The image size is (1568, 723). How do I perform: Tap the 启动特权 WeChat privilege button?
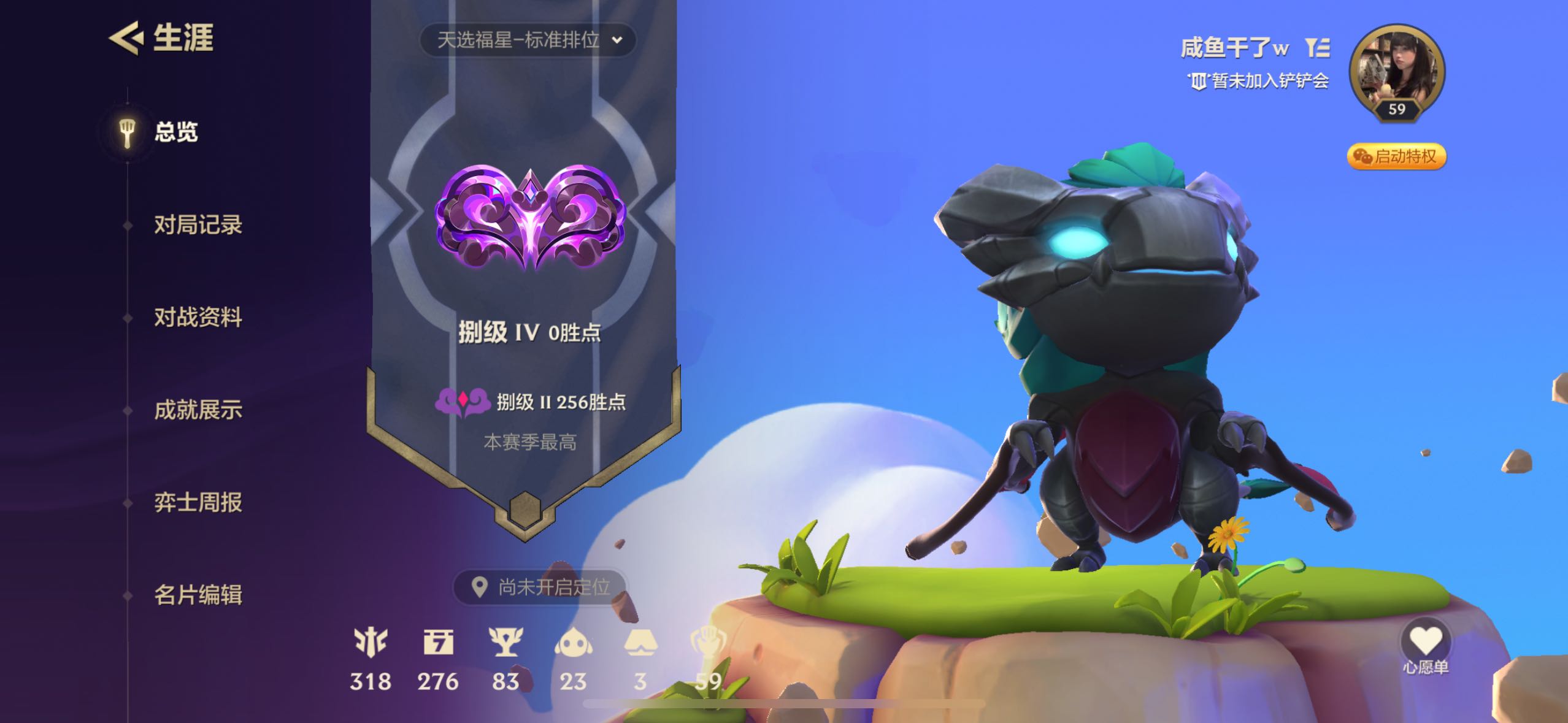[1396, 156]
